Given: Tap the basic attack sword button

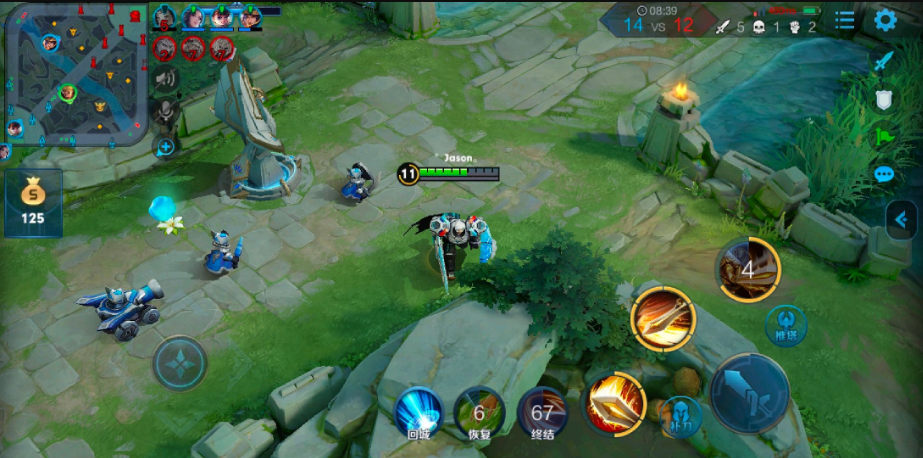Looking at the screenshot, I should (749, 393).
